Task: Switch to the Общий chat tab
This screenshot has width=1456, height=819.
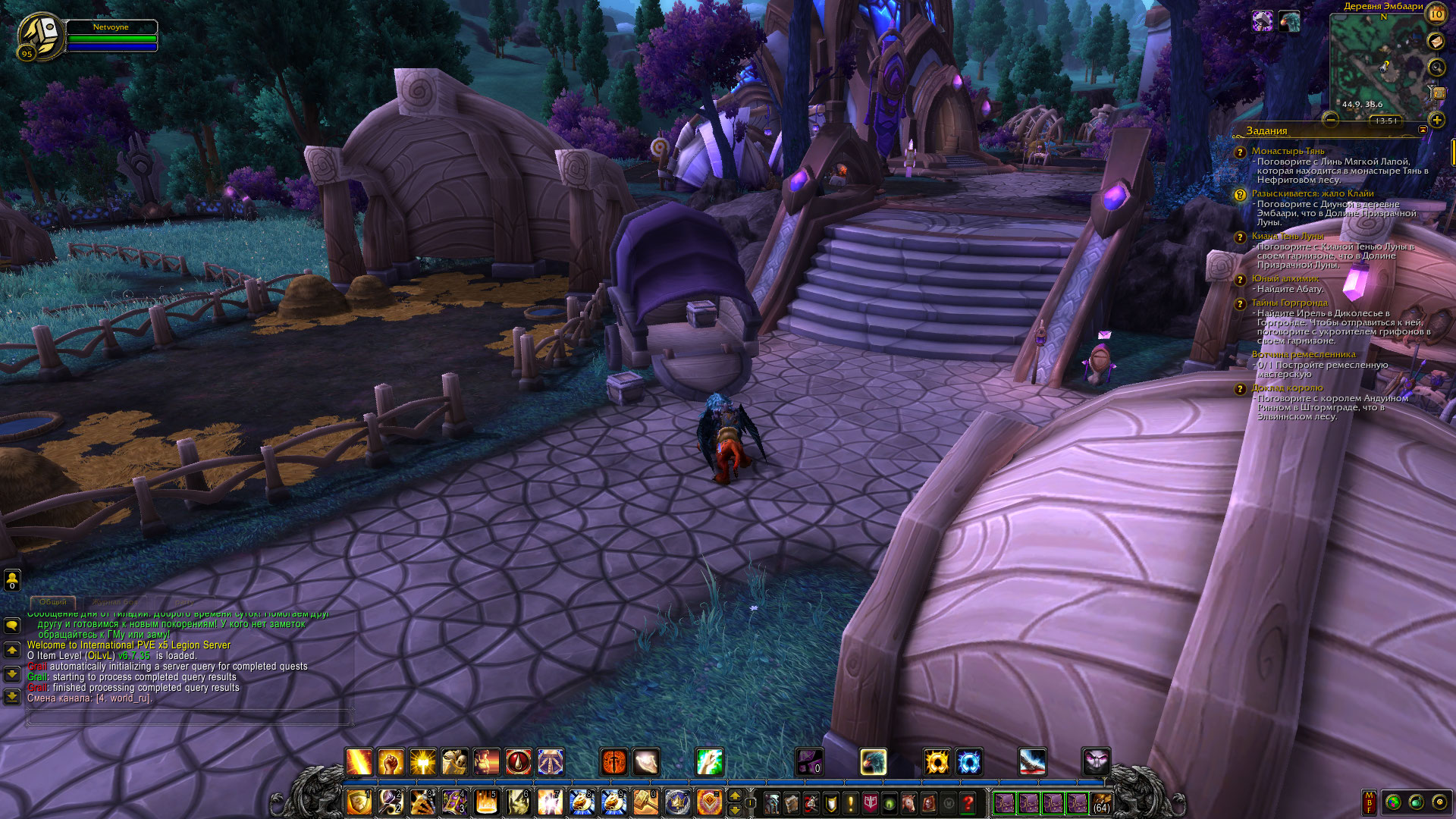Action: (x=53, y=602)
